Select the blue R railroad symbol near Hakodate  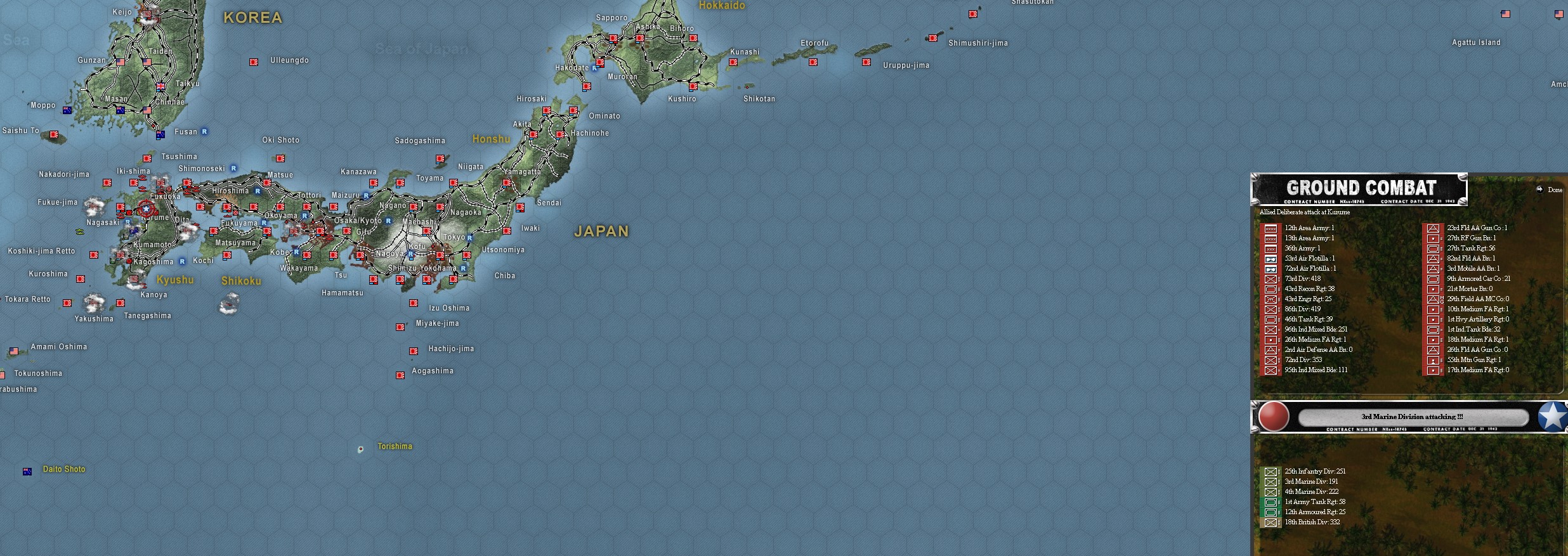coord(594,70)
